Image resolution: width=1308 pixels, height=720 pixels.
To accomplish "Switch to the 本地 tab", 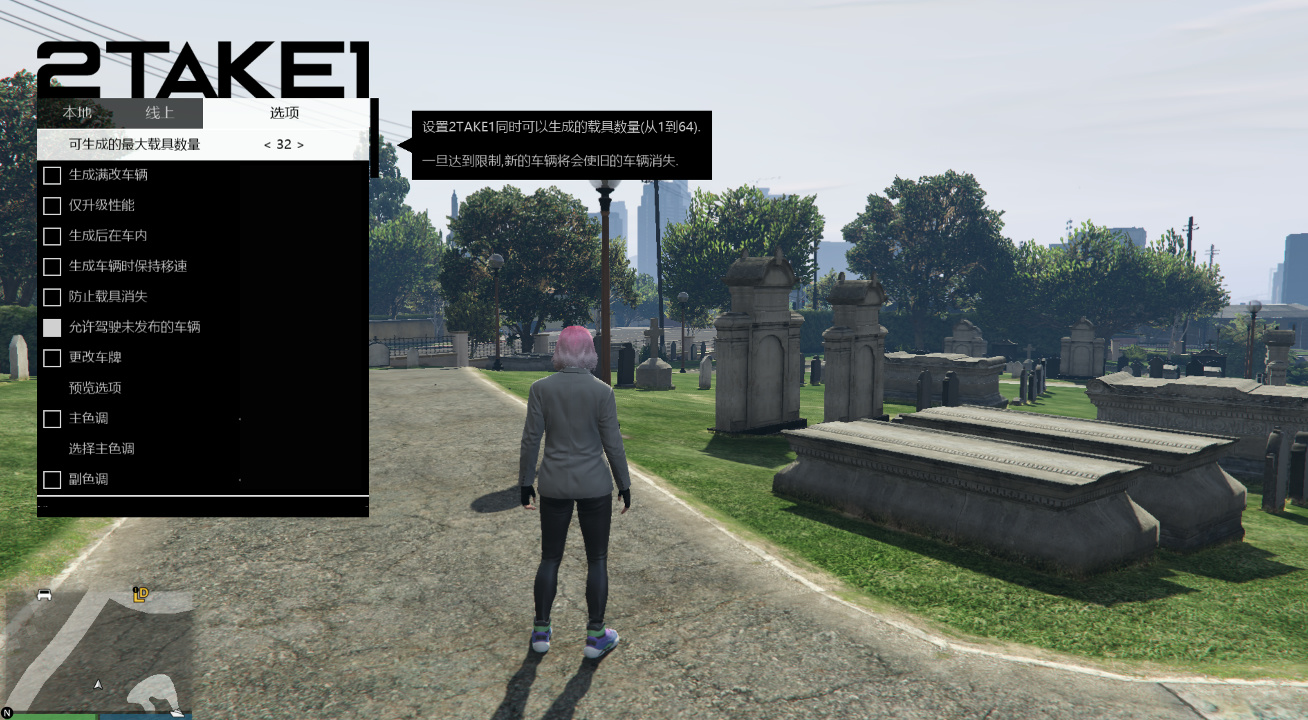I will (78, 112).
